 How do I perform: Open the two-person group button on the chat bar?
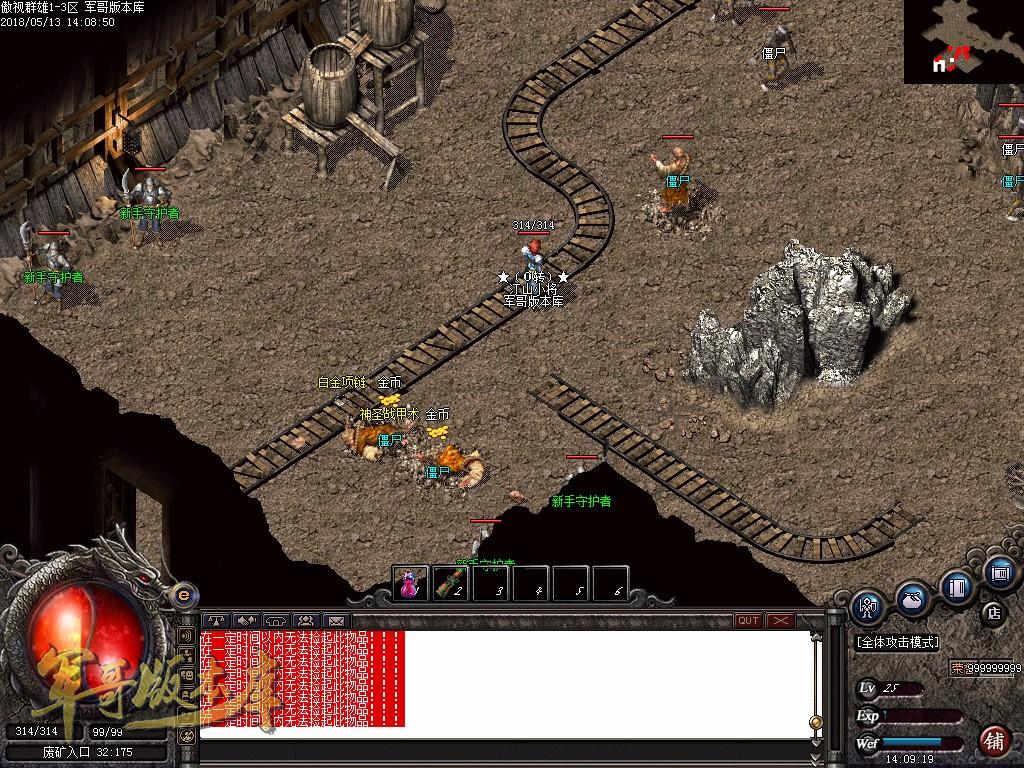click(305, 620)
